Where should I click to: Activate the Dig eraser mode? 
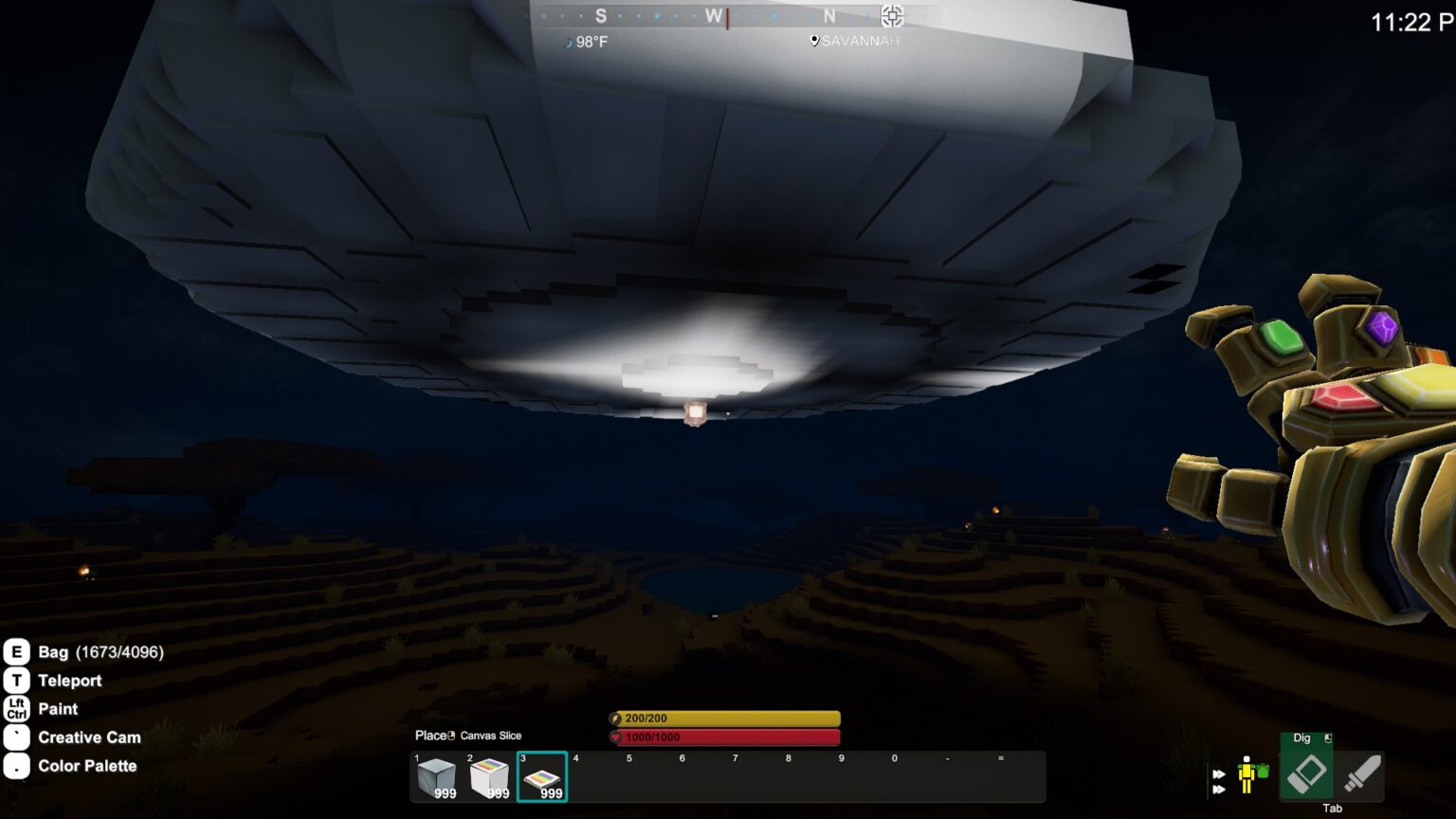(1306, 773)
